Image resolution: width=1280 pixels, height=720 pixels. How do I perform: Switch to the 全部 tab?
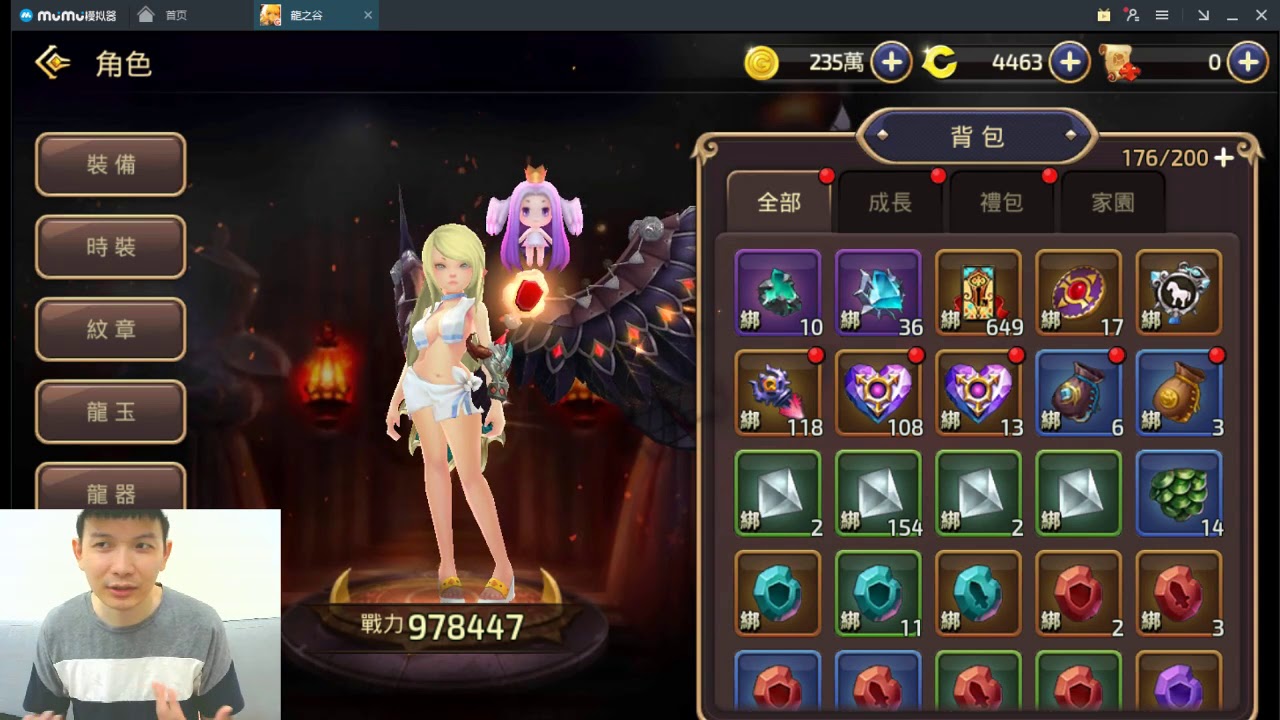pos(779,203)
